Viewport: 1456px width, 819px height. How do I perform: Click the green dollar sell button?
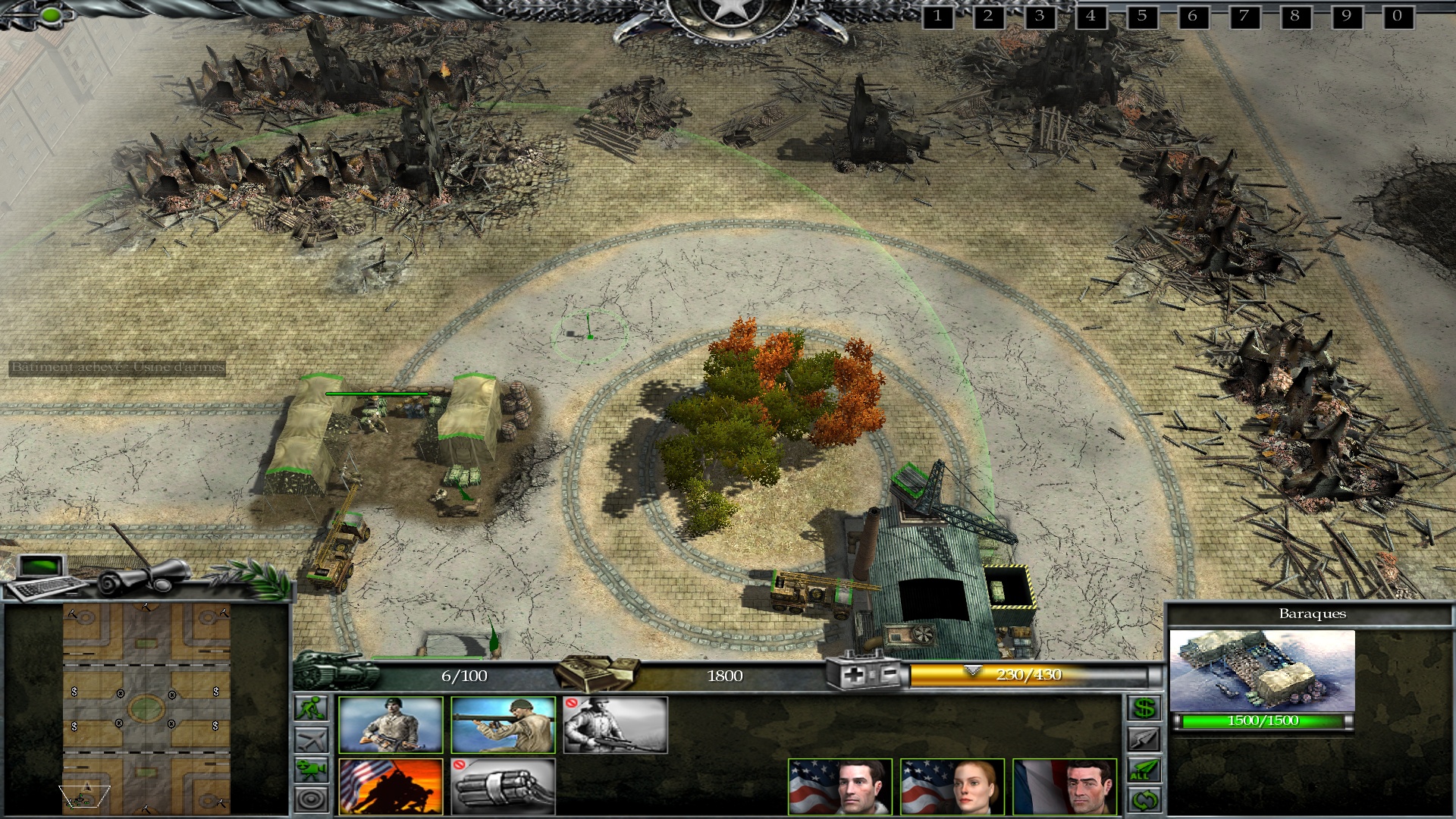point(1144,708)
